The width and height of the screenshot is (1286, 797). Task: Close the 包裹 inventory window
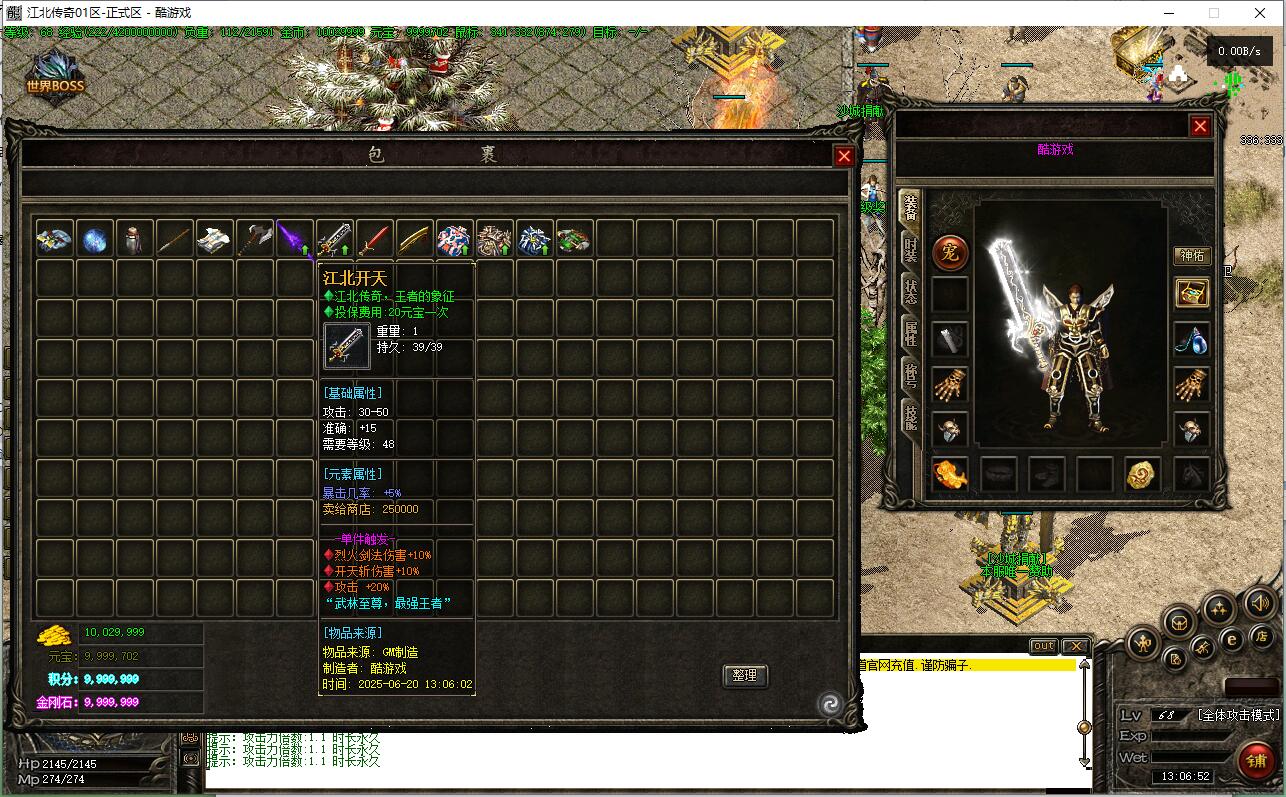[x=844, y=157]
